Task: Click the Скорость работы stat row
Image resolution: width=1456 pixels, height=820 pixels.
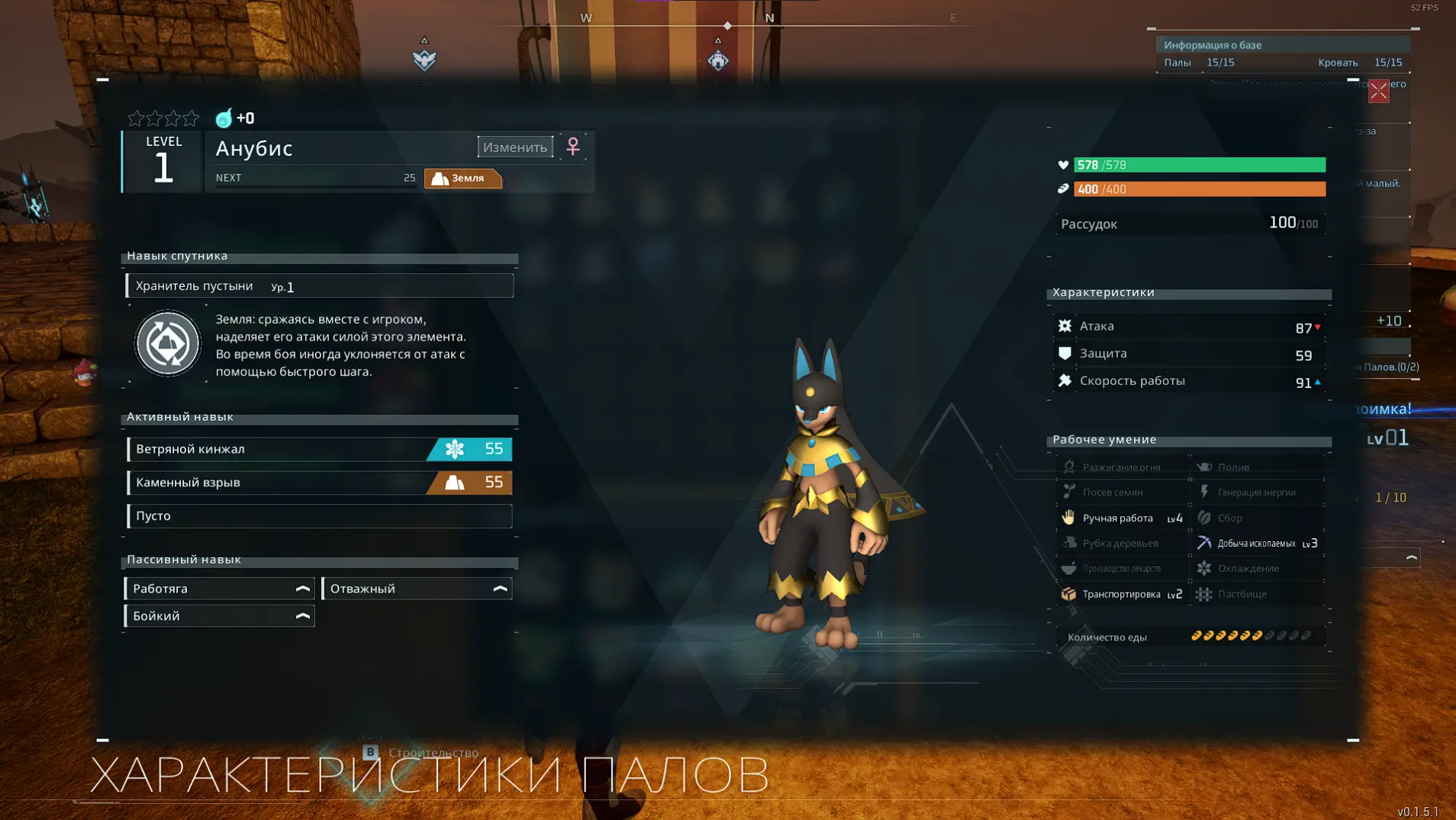Action: [1189, 382]
